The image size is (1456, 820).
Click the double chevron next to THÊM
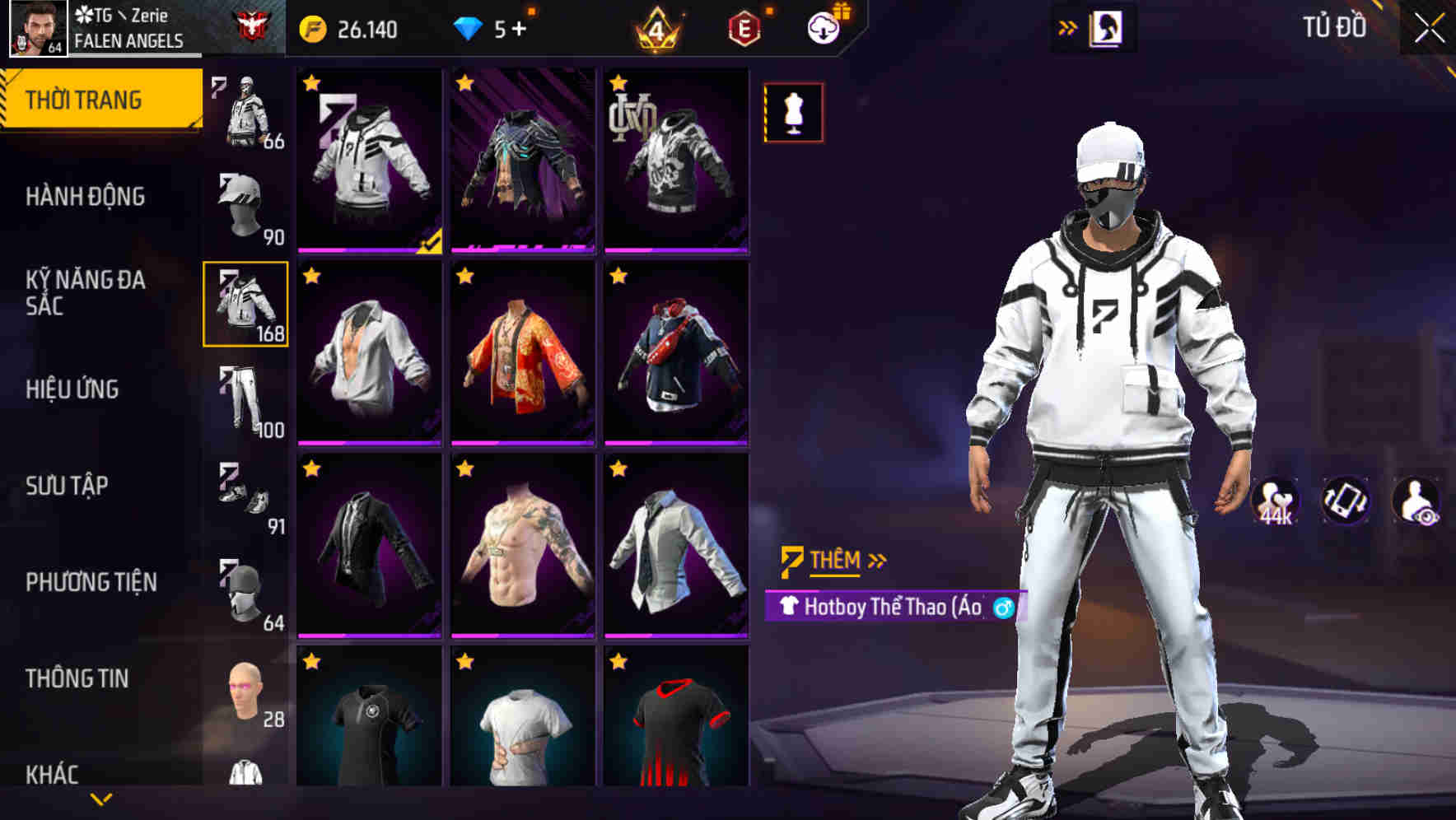pyautogui.click(x=875, y=558)
